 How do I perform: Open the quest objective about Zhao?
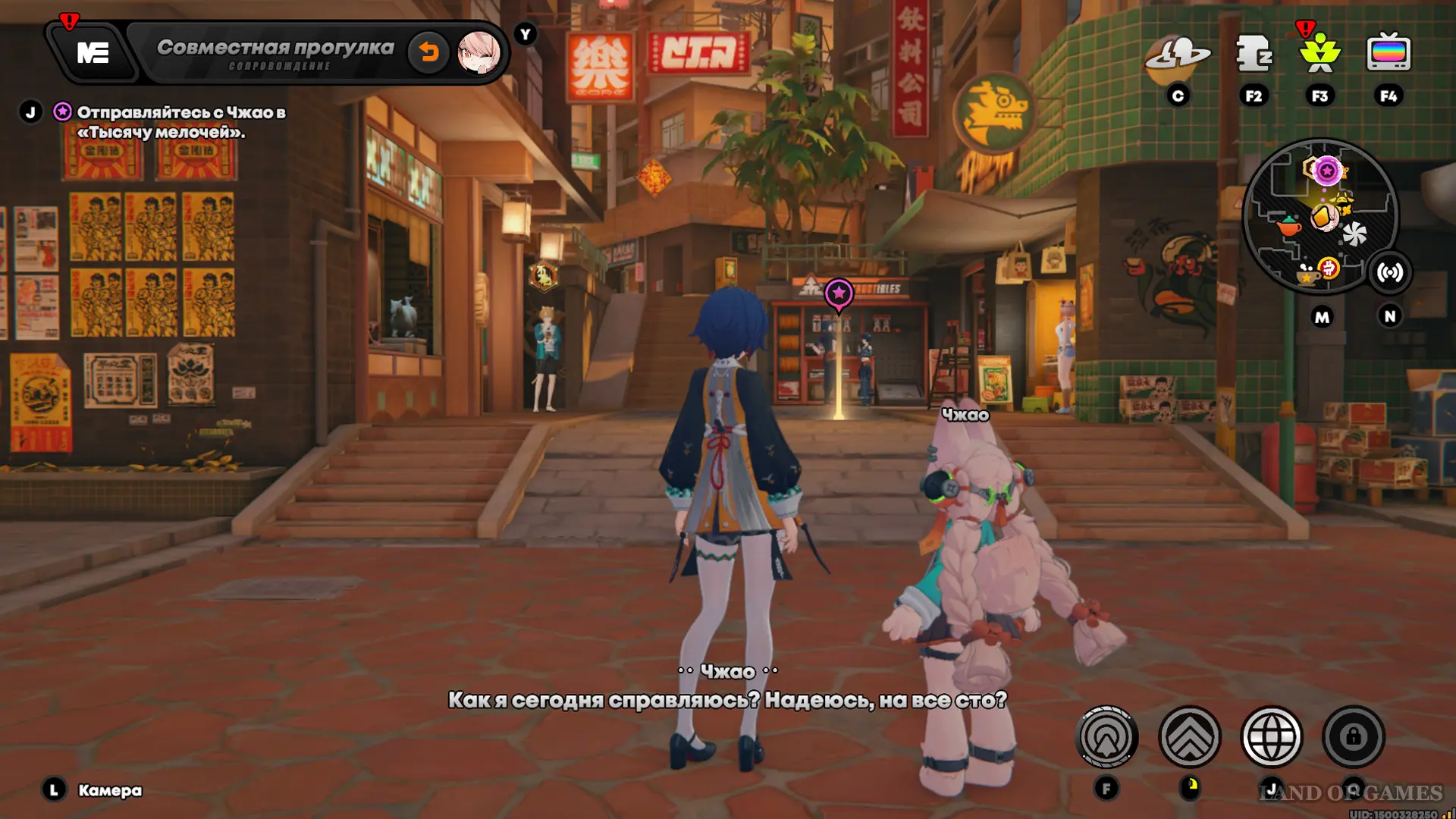180,122
